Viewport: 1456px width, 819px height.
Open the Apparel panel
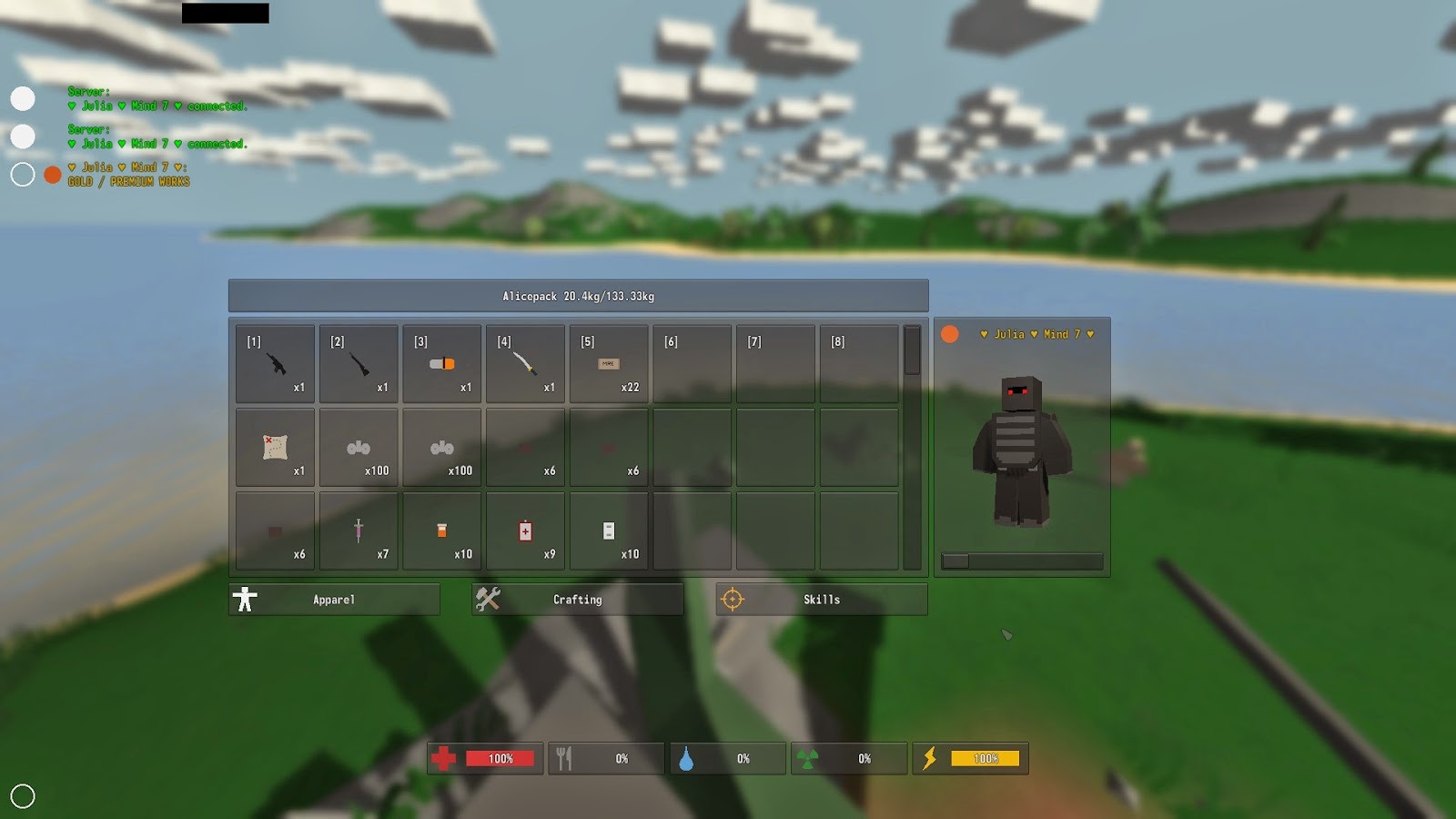click(334, 599)
